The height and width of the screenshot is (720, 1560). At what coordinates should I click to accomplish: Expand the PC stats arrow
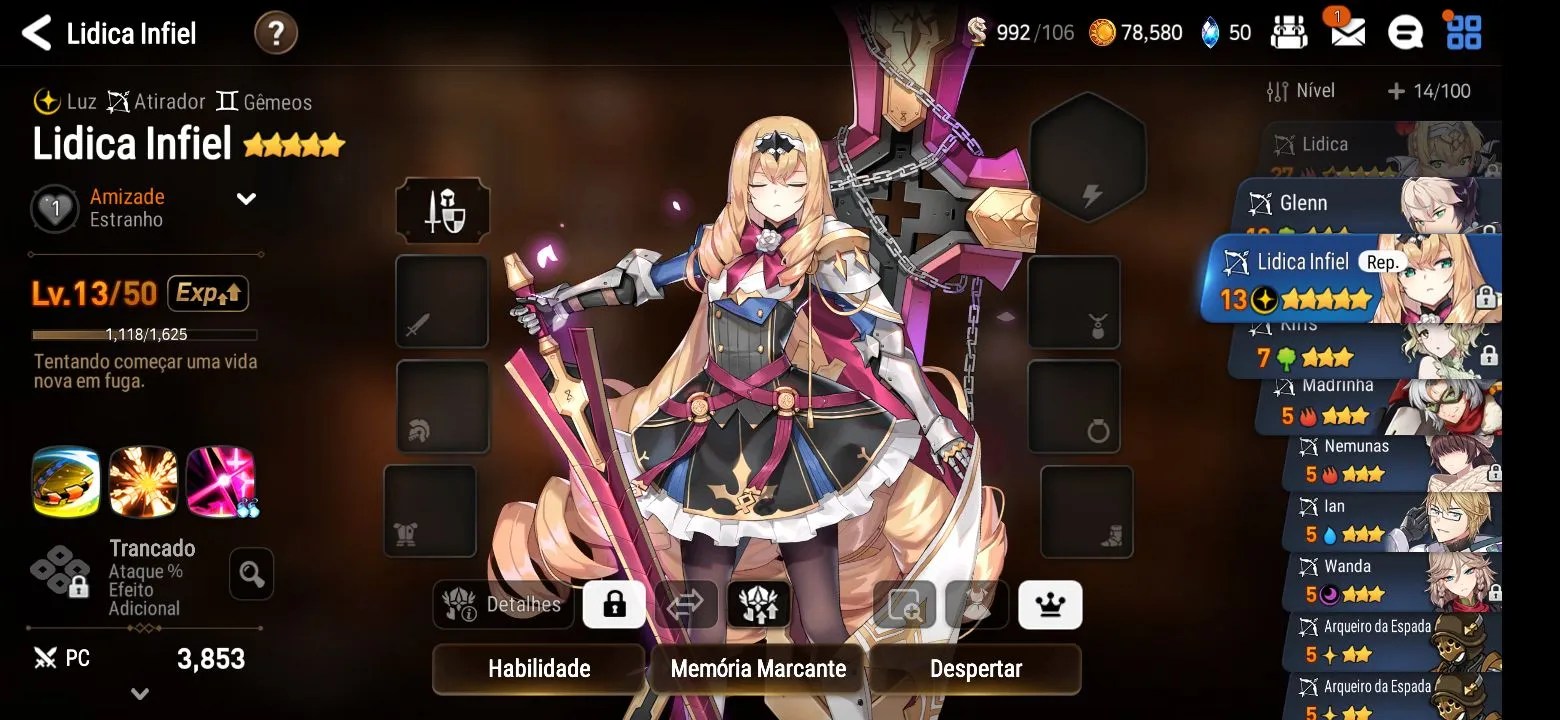click(140, 694)
